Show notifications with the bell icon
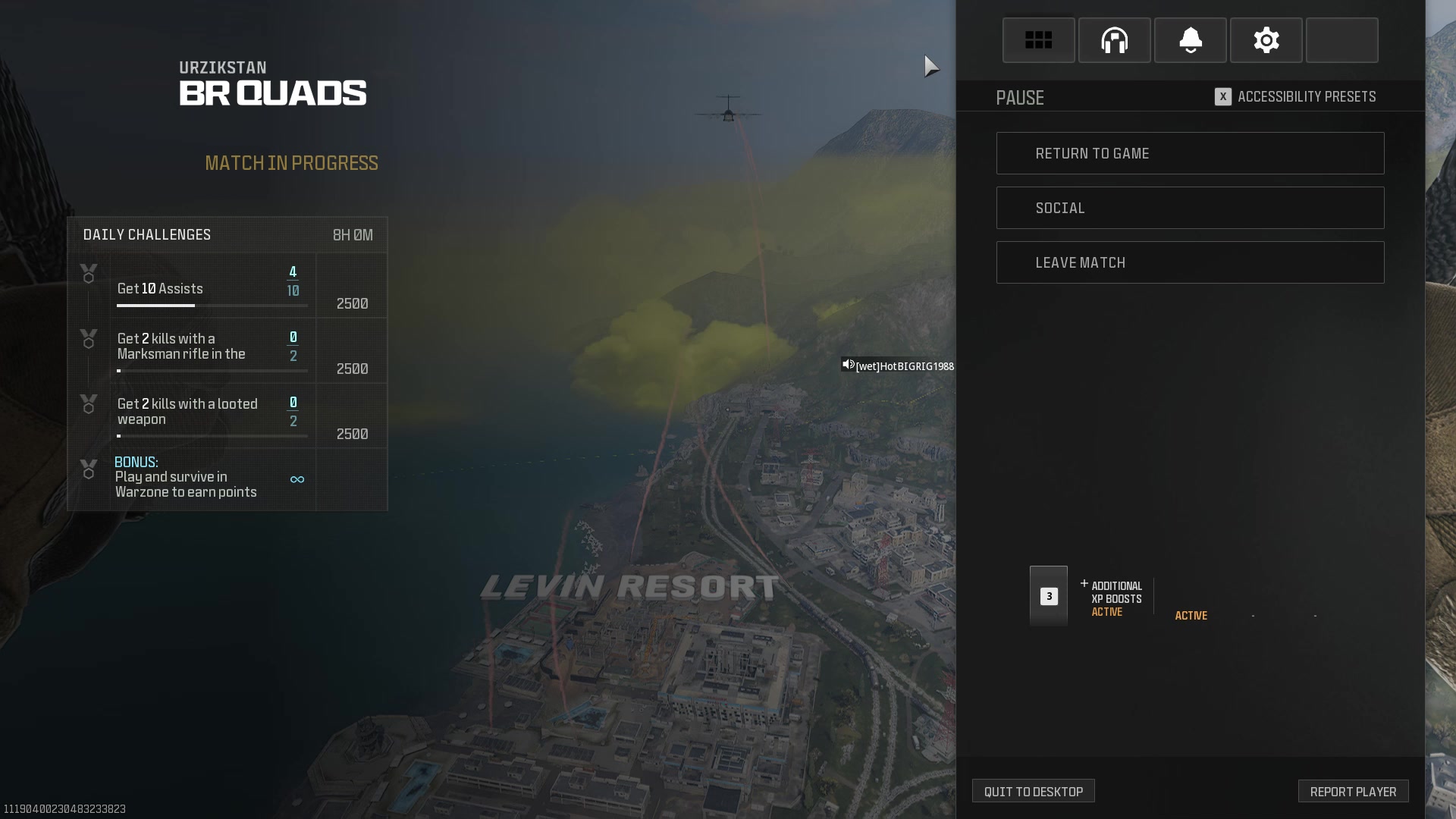The width and height of the screenshot is (1456, 819). (1190, 40)
